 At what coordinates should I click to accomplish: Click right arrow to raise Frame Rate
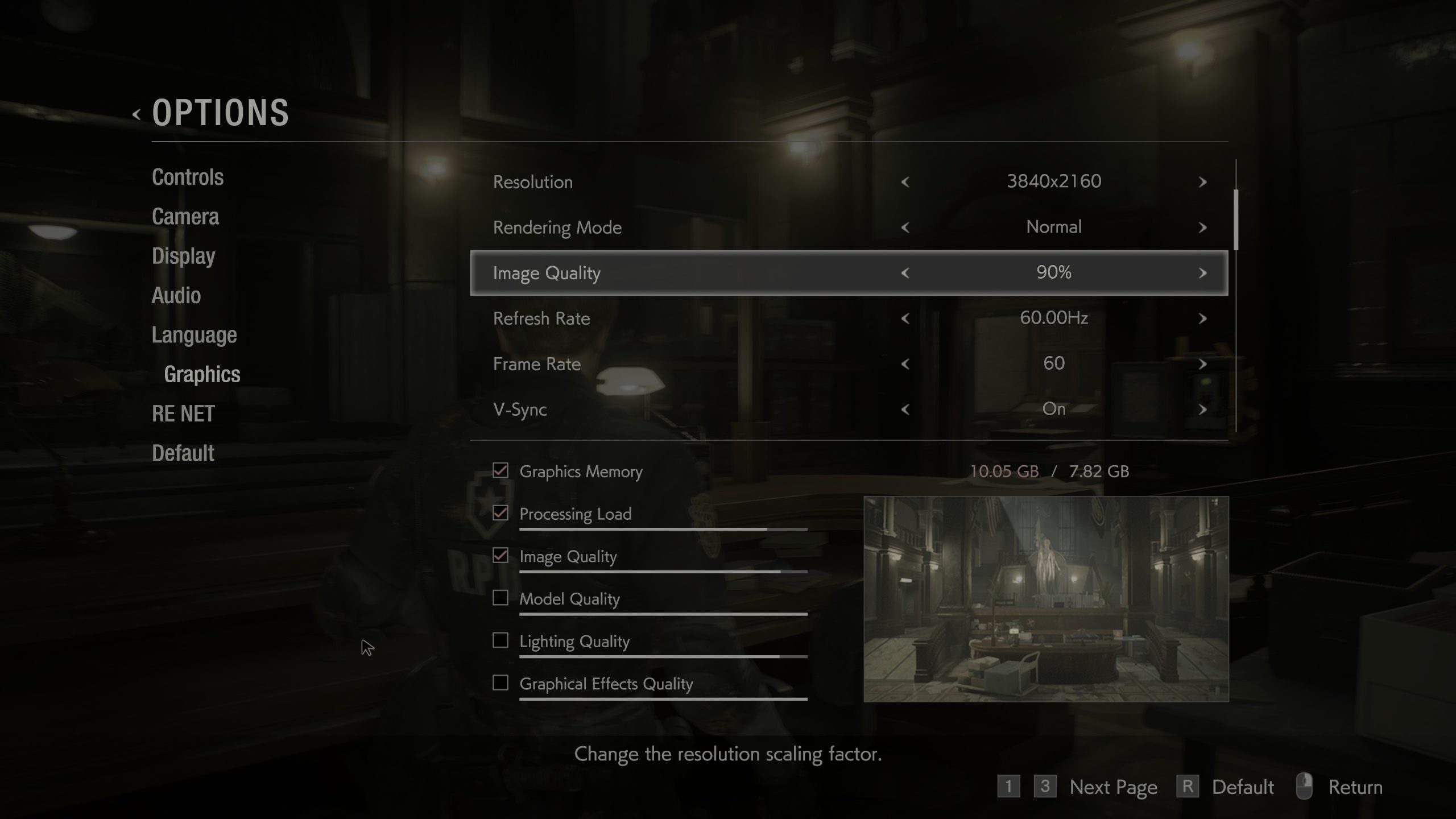click(x=1203, y=363)
